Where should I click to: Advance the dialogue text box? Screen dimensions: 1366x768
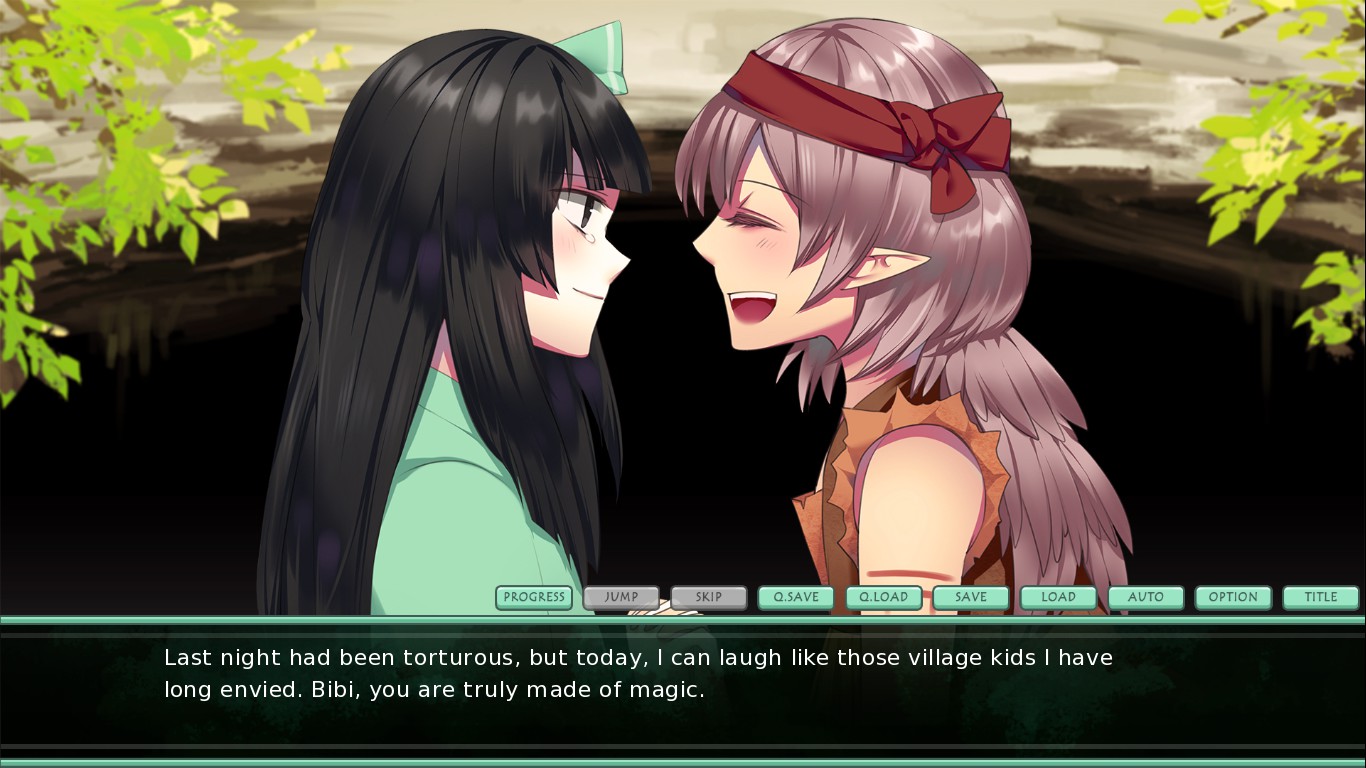[683, 690]
